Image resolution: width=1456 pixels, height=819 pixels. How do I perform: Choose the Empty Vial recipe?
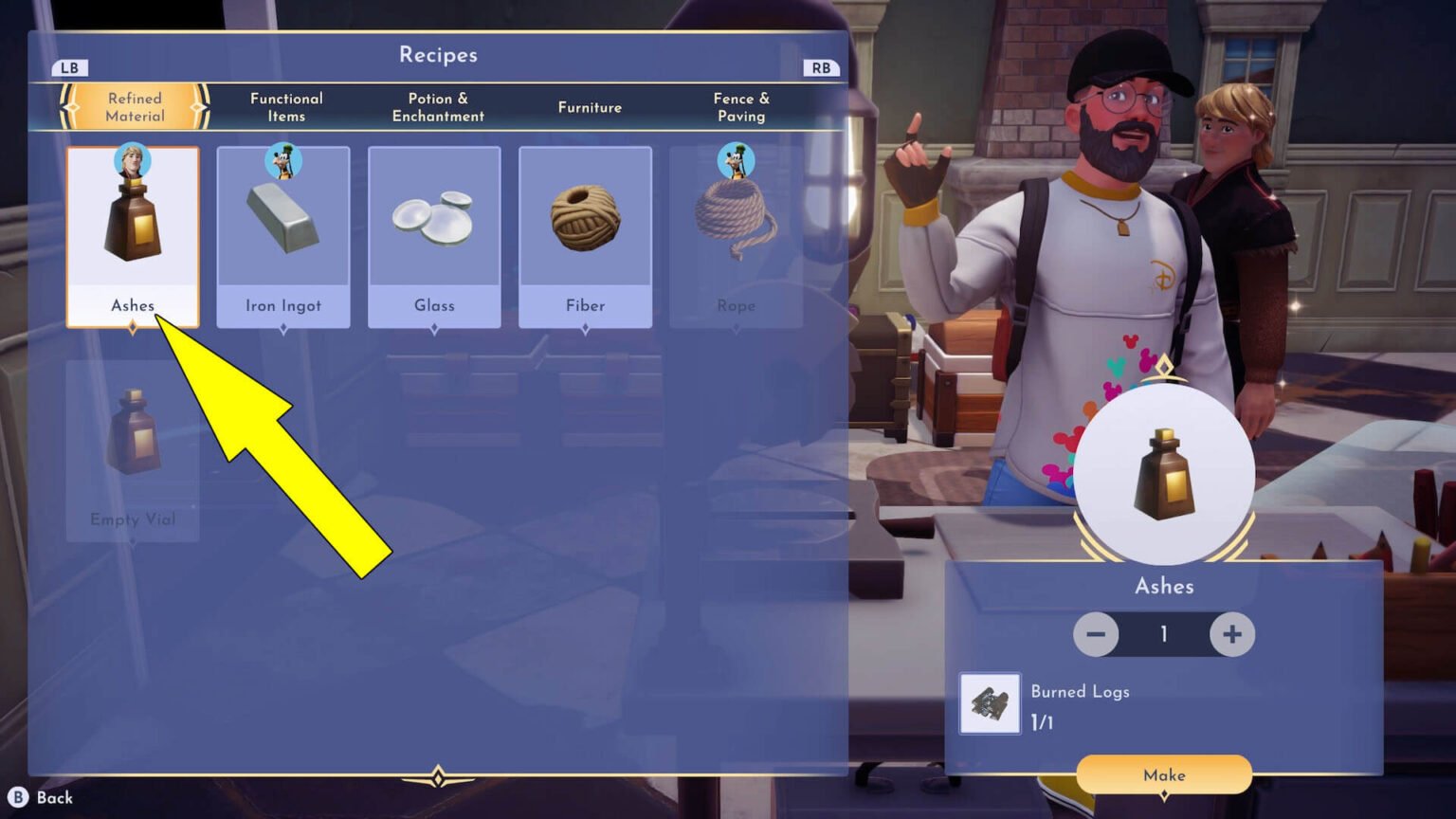133,450
